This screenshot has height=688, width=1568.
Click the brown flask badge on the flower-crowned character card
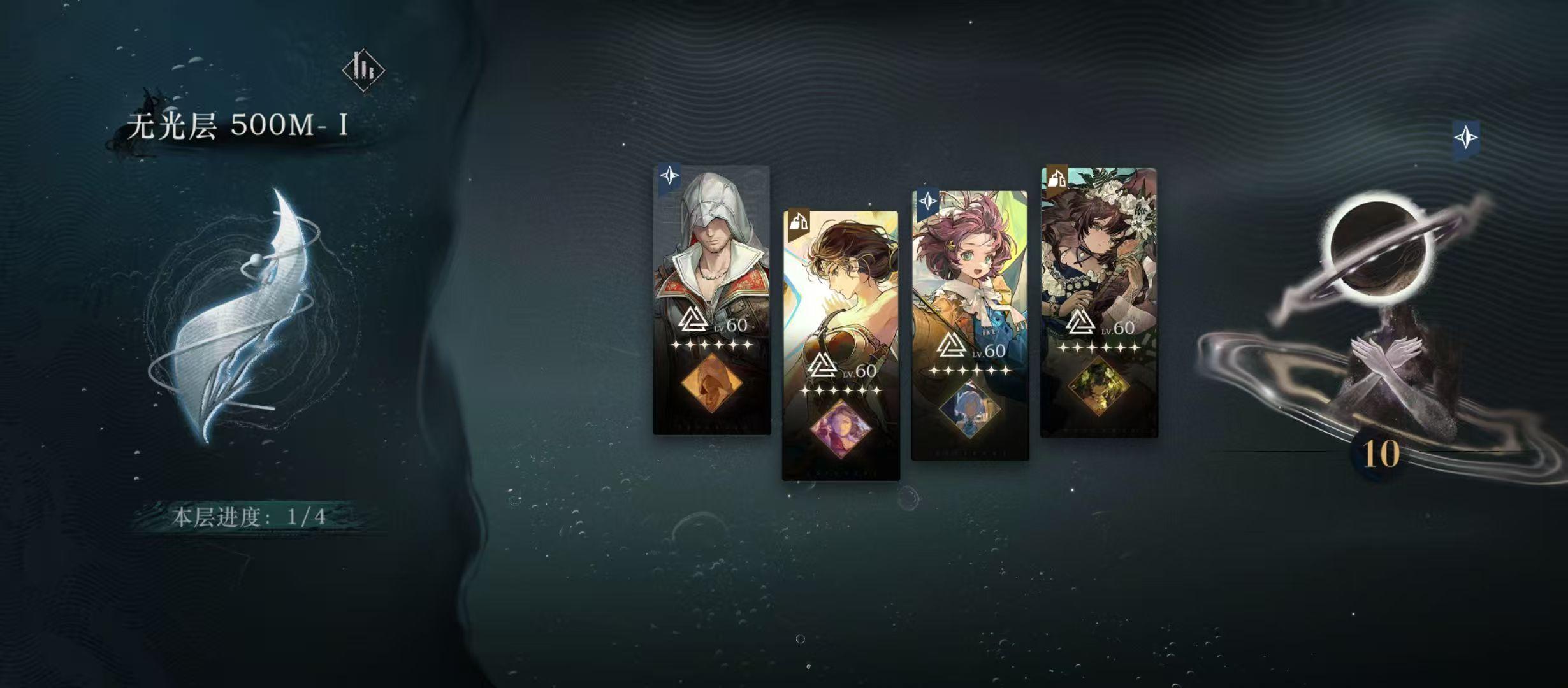click(1056, 179)
